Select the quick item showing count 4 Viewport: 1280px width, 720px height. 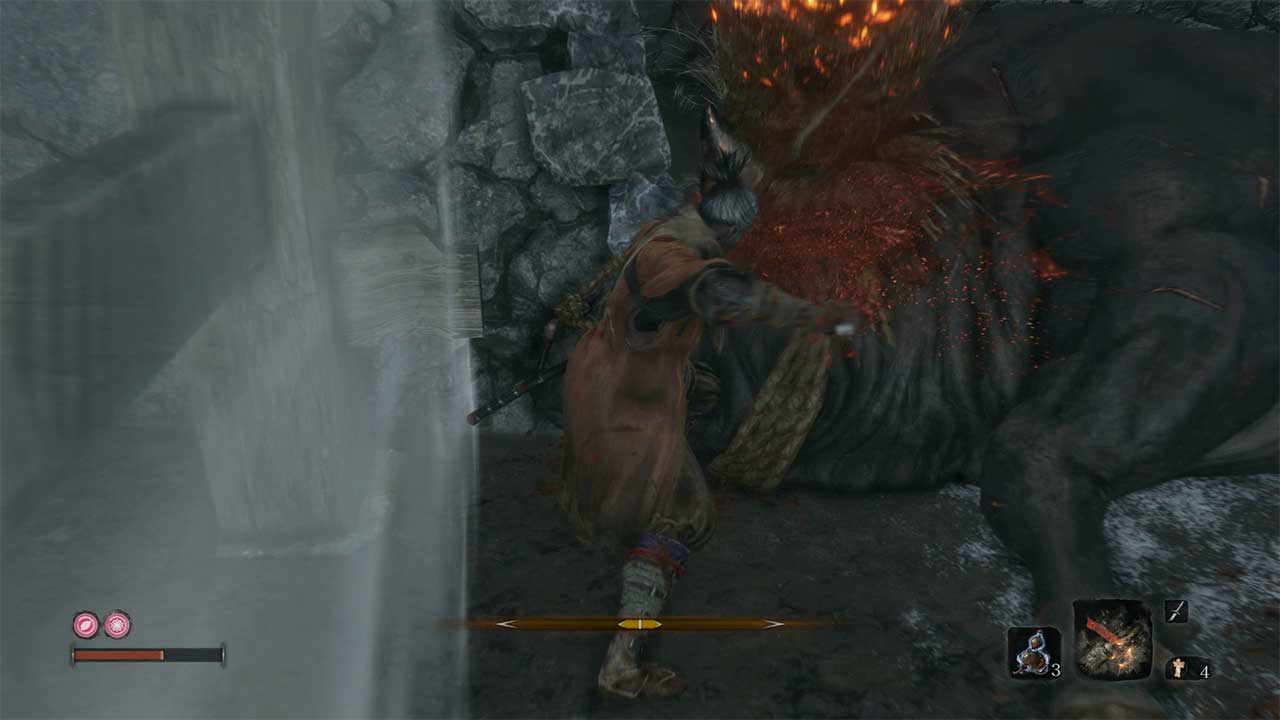[x=1179, y=667]
